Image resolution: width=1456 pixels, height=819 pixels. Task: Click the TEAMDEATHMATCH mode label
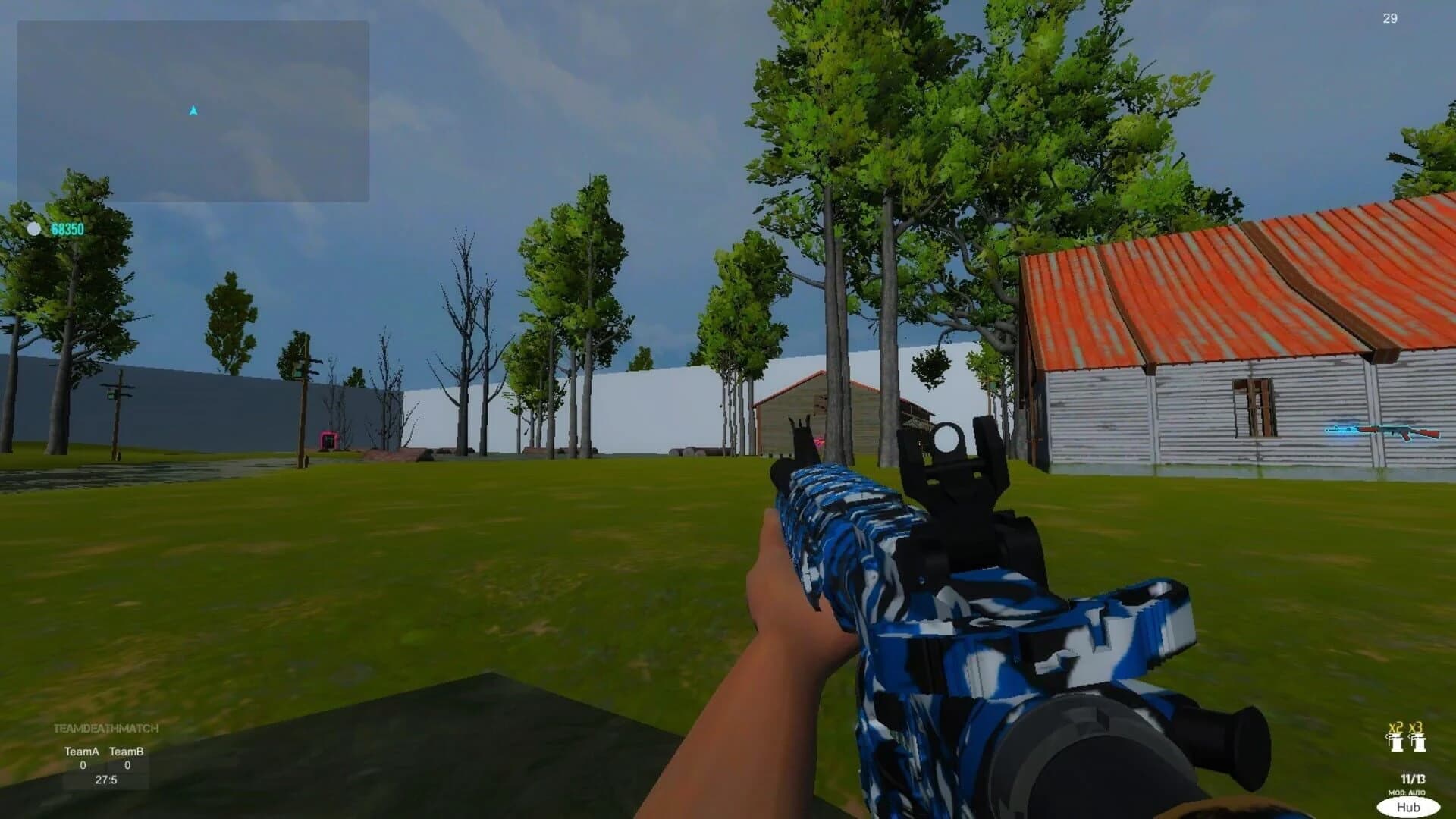pyautogui.click(x=106, y=728)
